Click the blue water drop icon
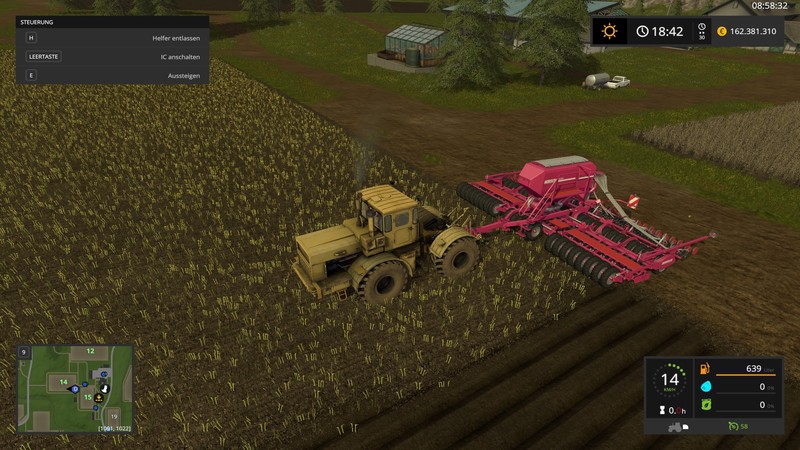 704,386
